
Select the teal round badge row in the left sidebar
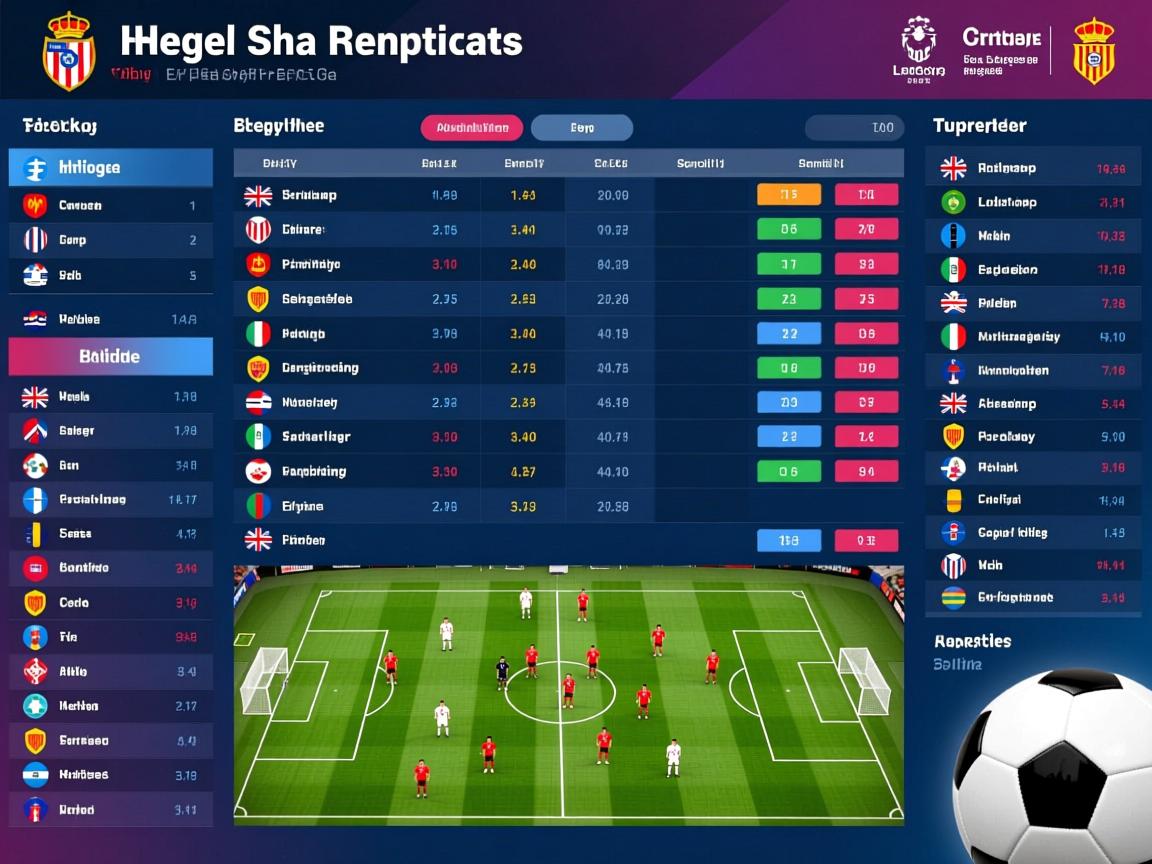click(x=111, y=706)
